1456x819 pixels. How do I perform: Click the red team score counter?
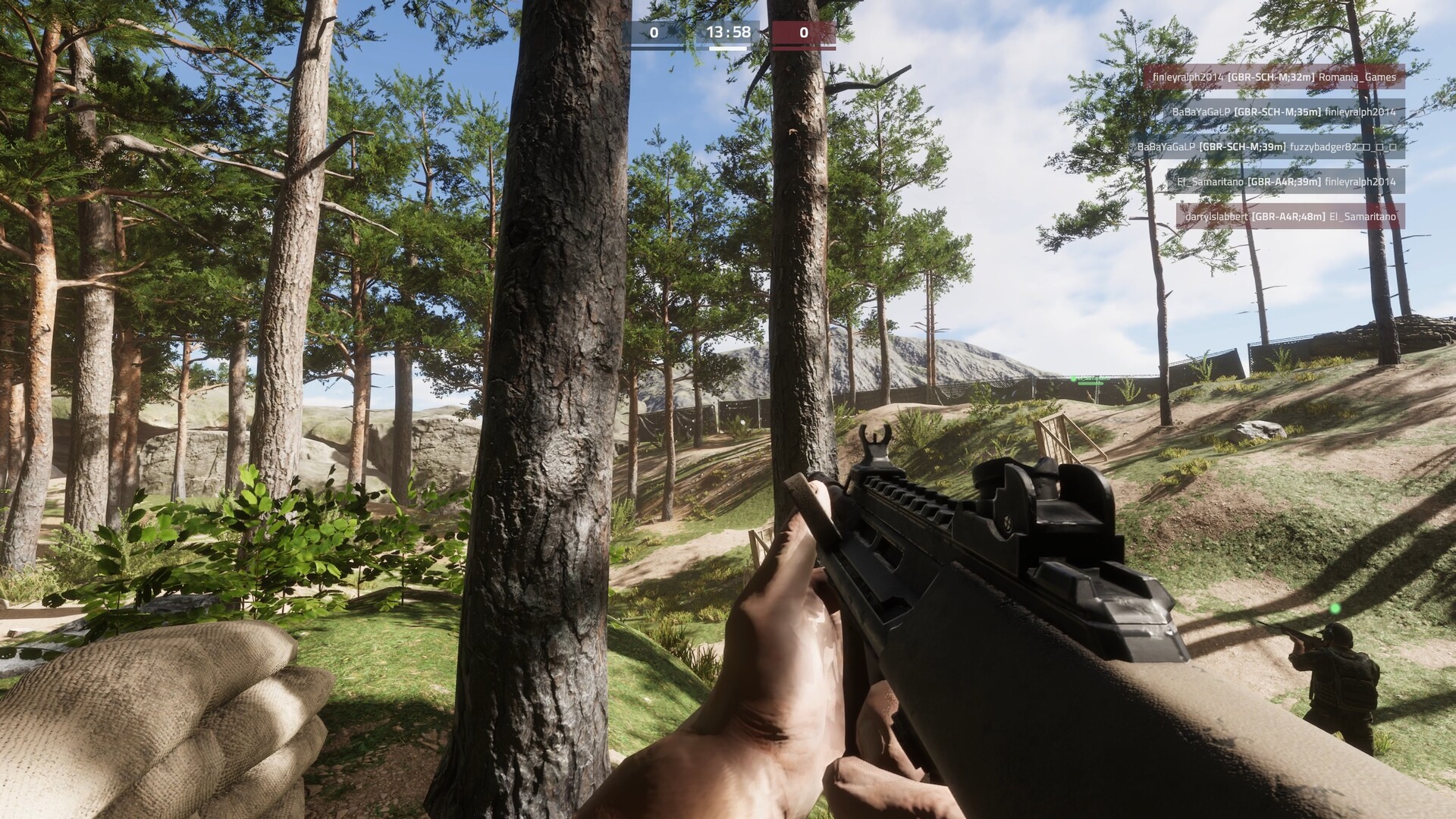click(x=803, y=33)
